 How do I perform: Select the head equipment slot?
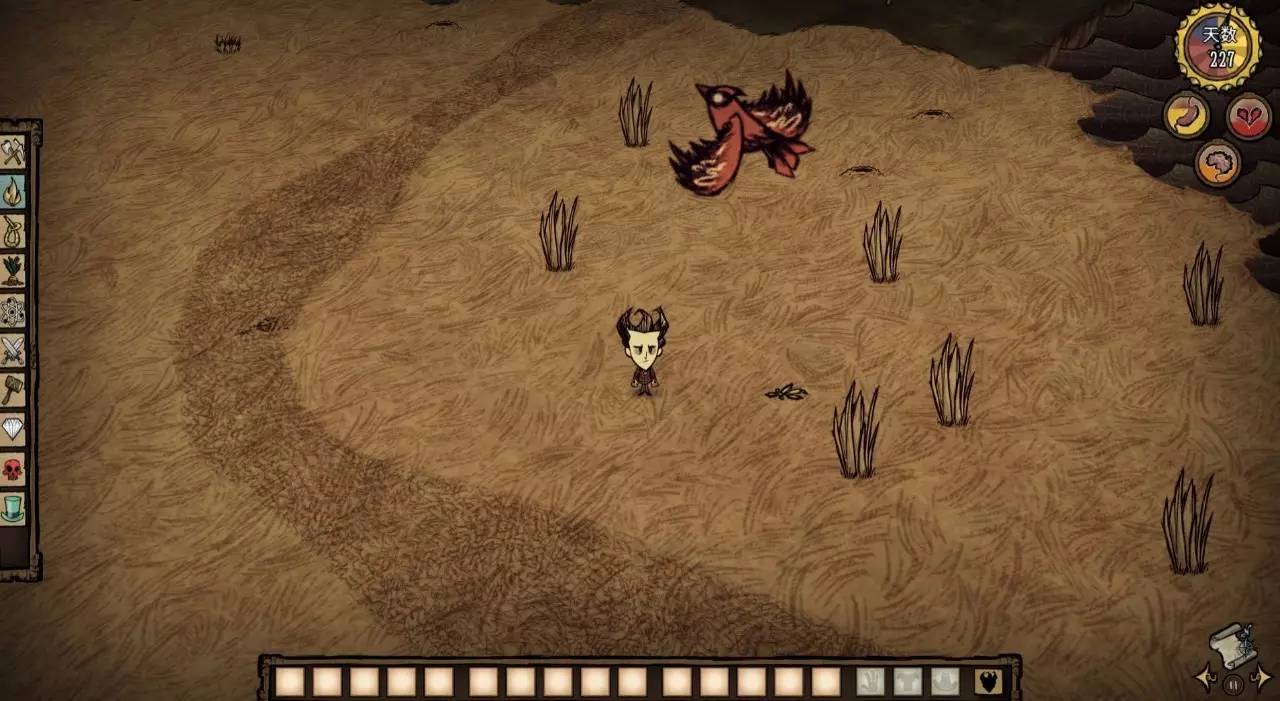[x=945, y=681]
